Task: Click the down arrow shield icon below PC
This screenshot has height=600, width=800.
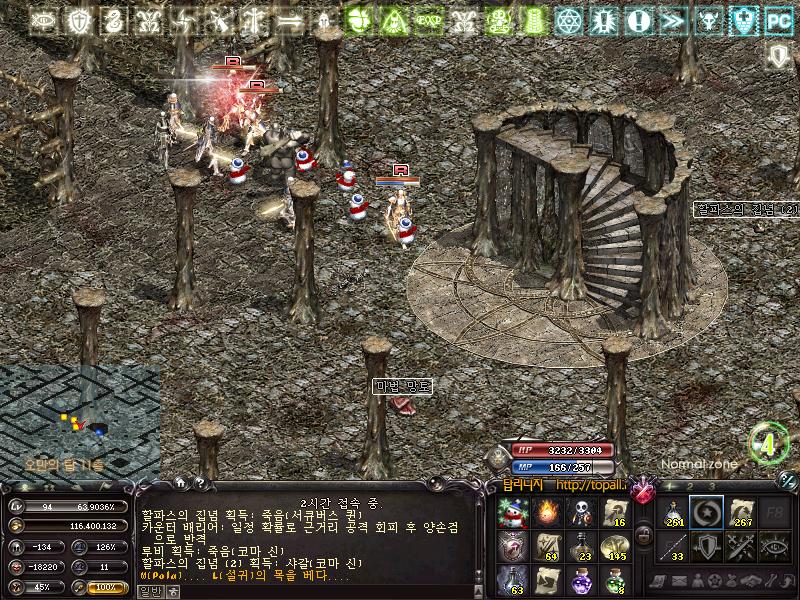Action: pyautogui.click(x=777, y=55)
